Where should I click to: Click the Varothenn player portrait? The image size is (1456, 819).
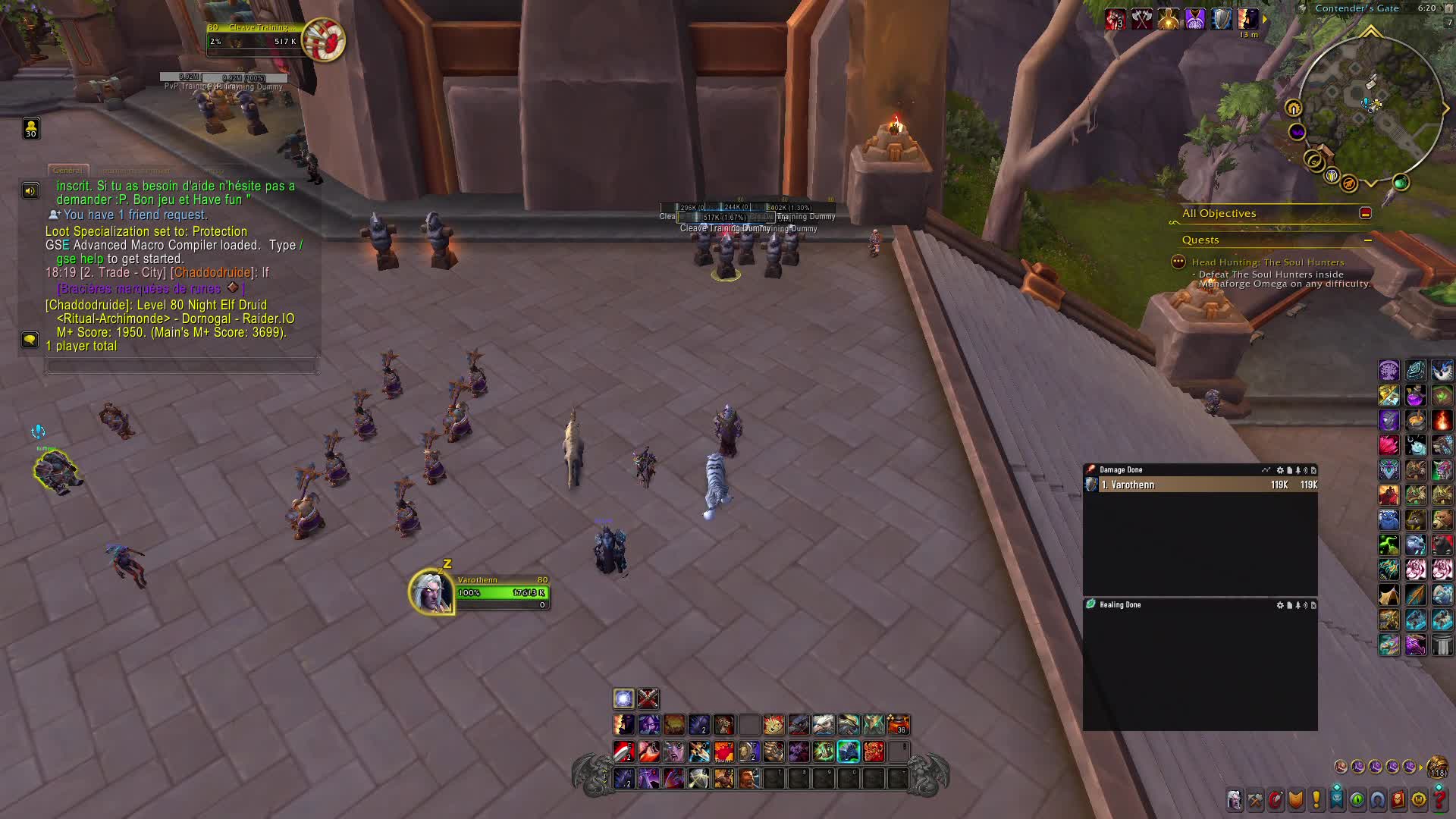point(431,591)
